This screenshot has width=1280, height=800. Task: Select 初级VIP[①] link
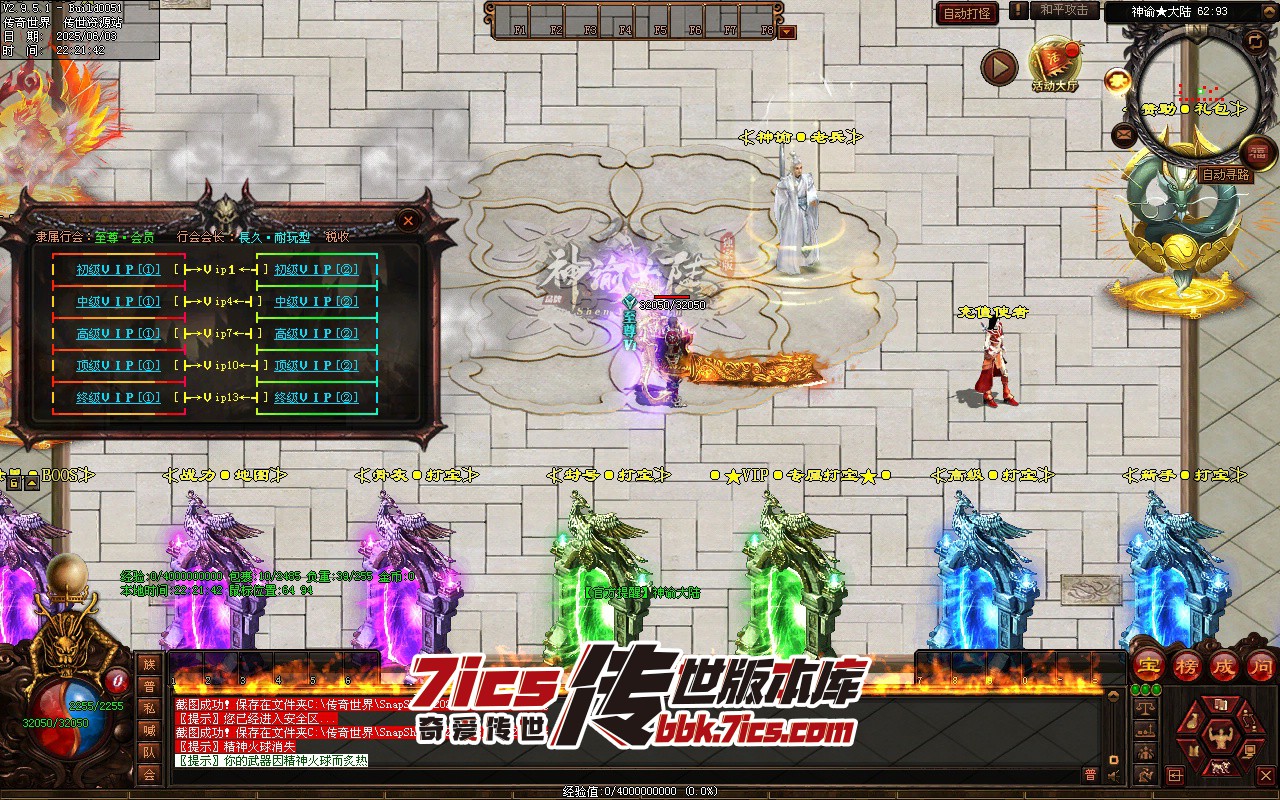pyautogui.click(x=118, y=270)
